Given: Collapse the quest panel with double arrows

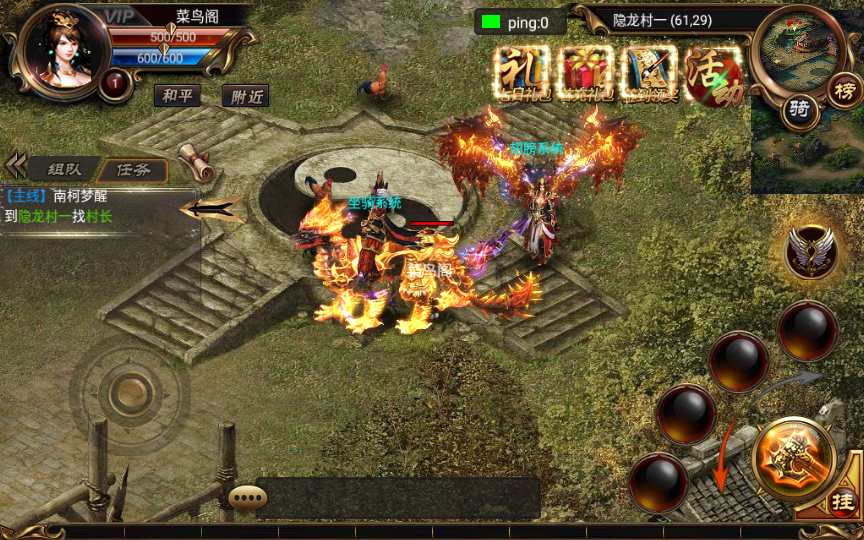Looking at the screenshot, I should point(15,165).
